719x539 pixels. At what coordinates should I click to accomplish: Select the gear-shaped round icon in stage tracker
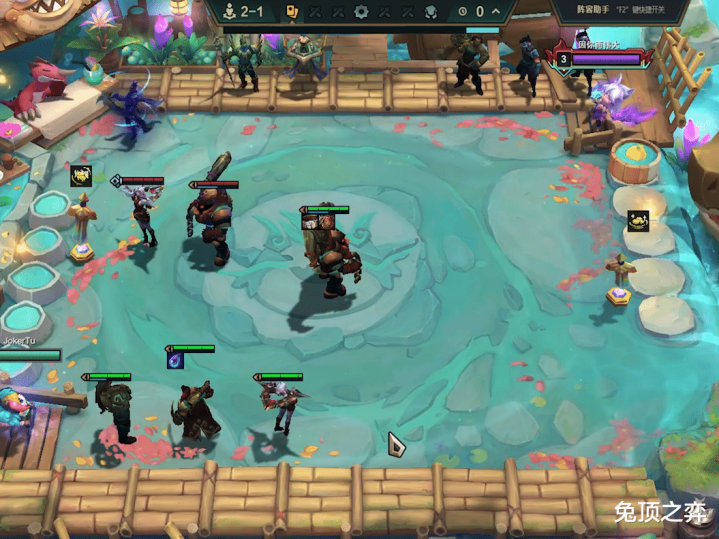pyautogui.click(x=362, y=12)
